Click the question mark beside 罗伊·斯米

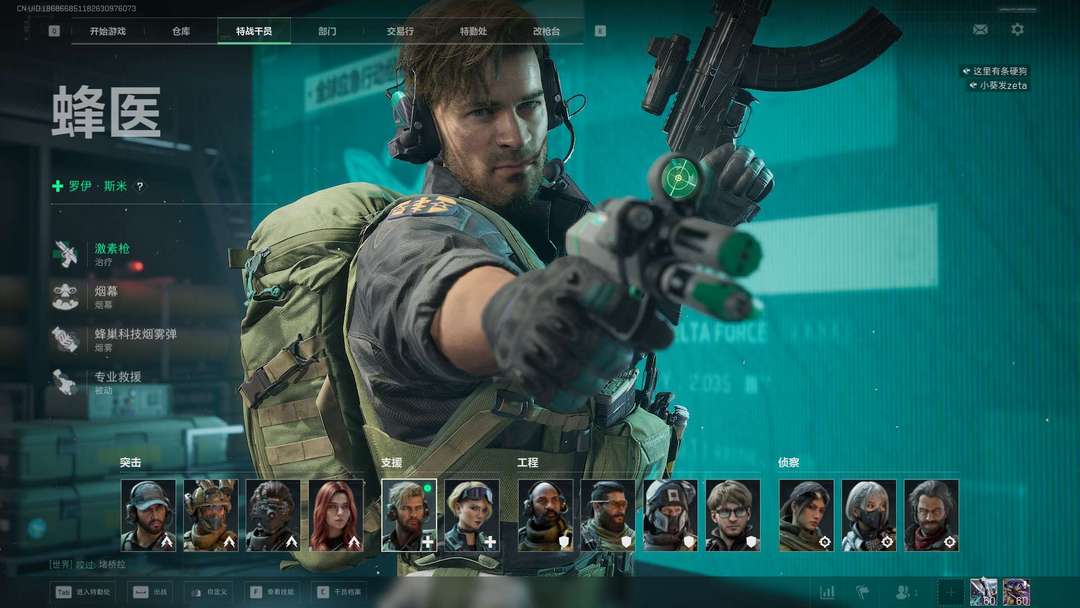tap(140, 186)
